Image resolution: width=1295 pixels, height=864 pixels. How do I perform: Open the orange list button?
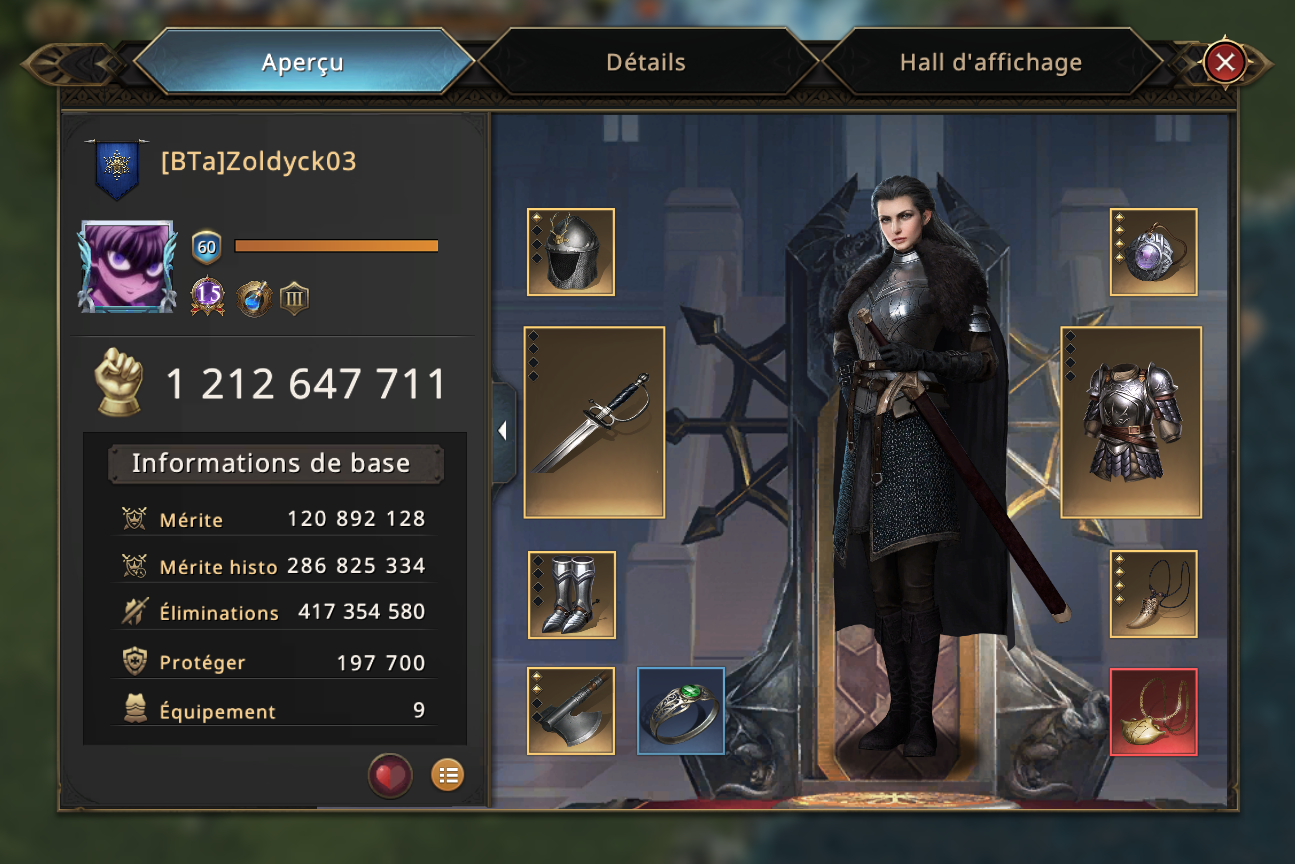(x=447, y=775)
